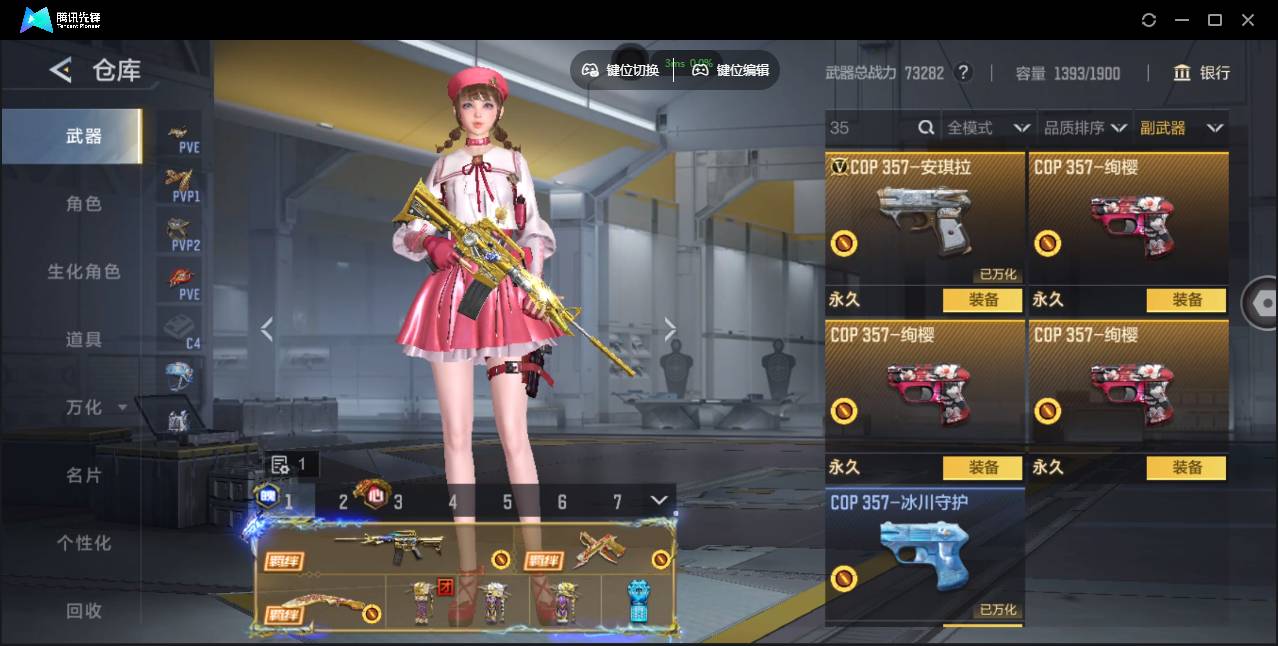Open the 副武器 weapon type dropdown
Screen dimensions: 1278x646
[1181, 128]
